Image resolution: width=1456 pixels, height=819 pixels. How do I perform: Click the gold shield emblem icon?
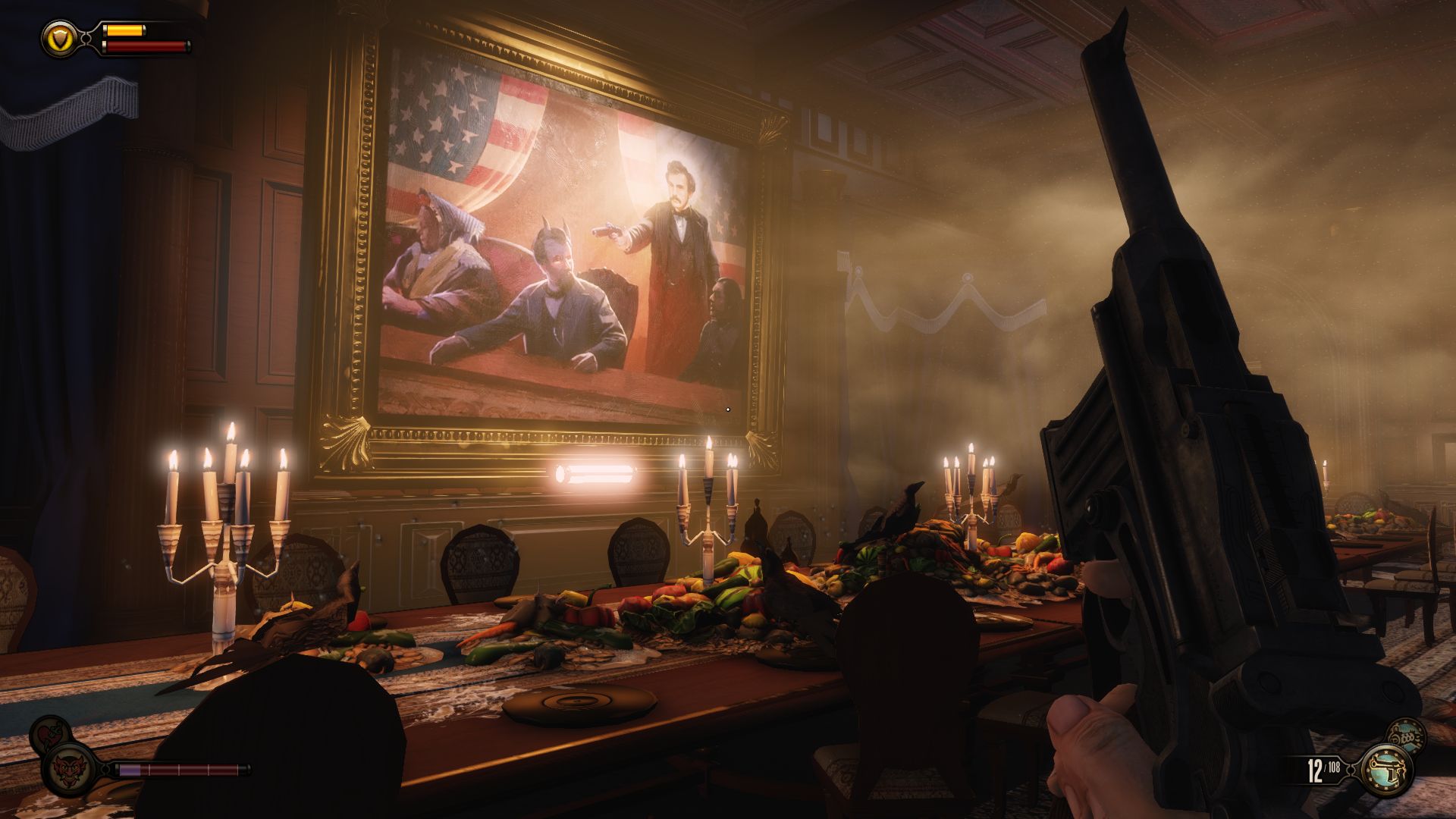[57, 36]
